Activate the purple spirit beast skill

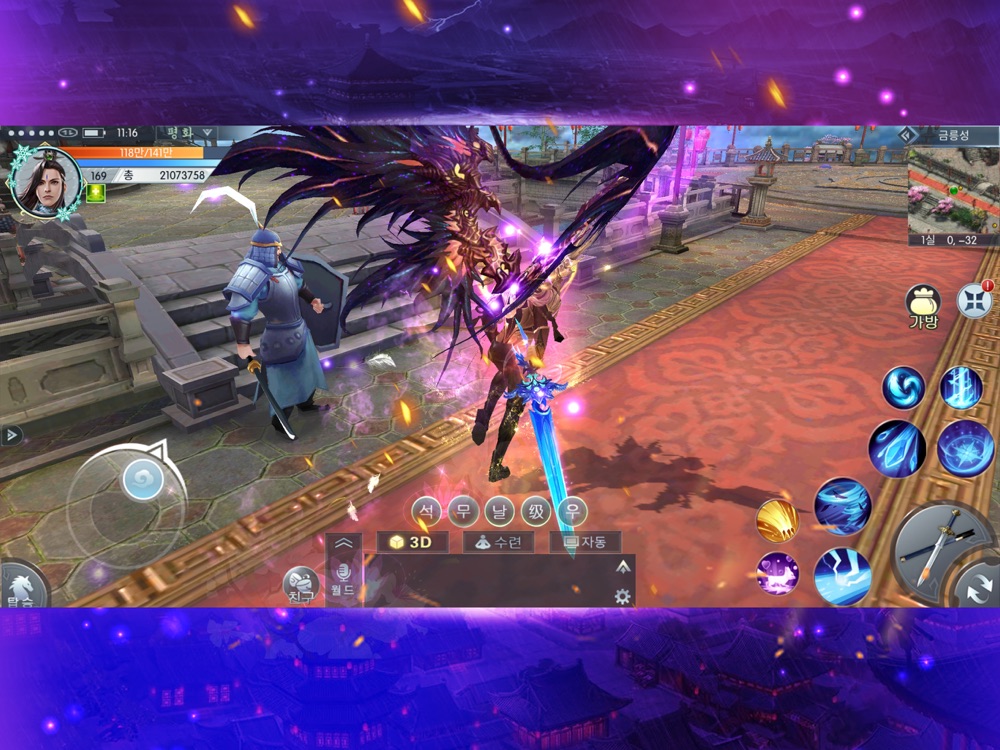click(x=777, y=573)
